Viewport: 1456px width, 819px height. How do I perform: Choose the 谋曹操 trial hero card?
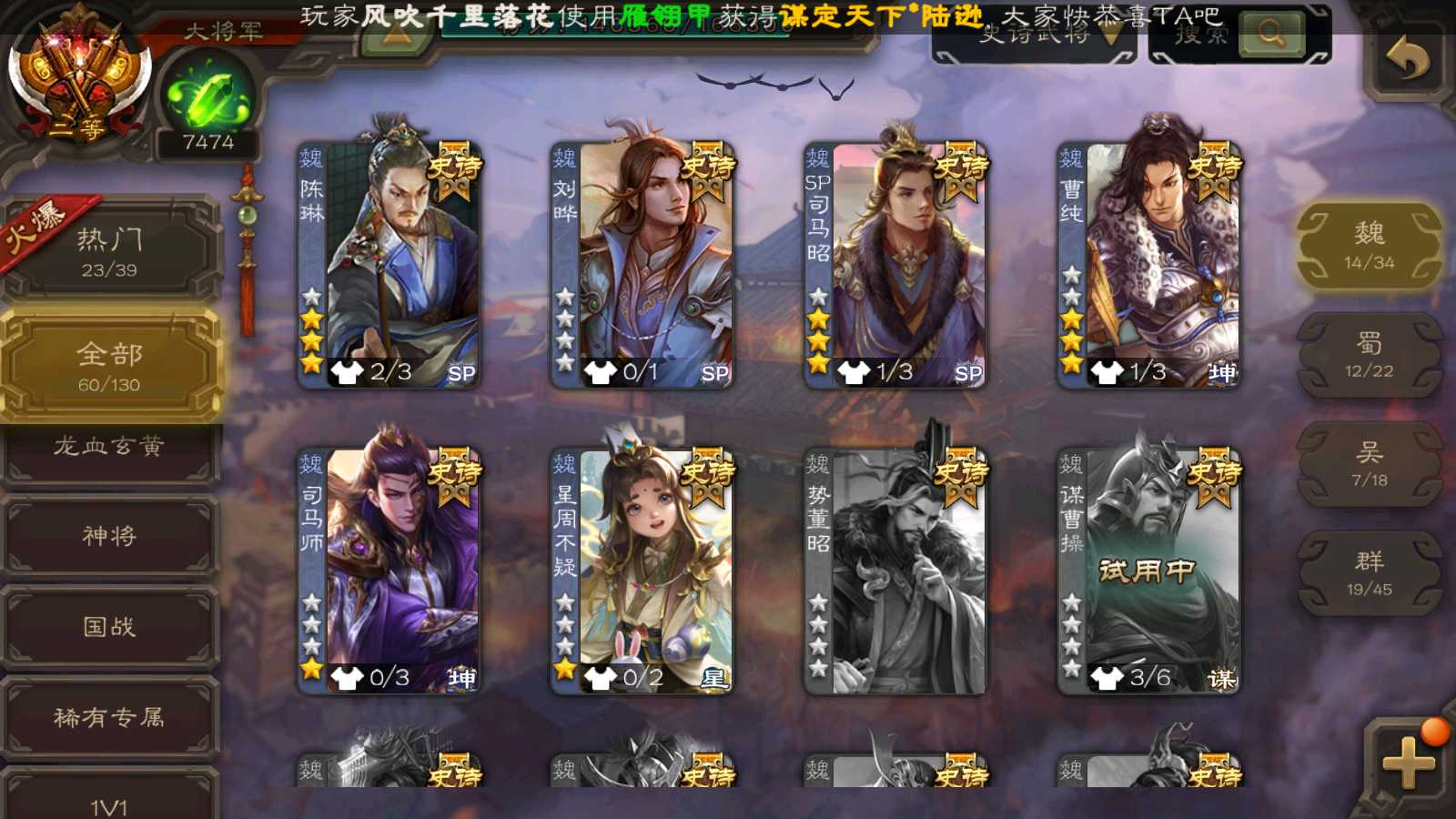(x=1148, y=571)
